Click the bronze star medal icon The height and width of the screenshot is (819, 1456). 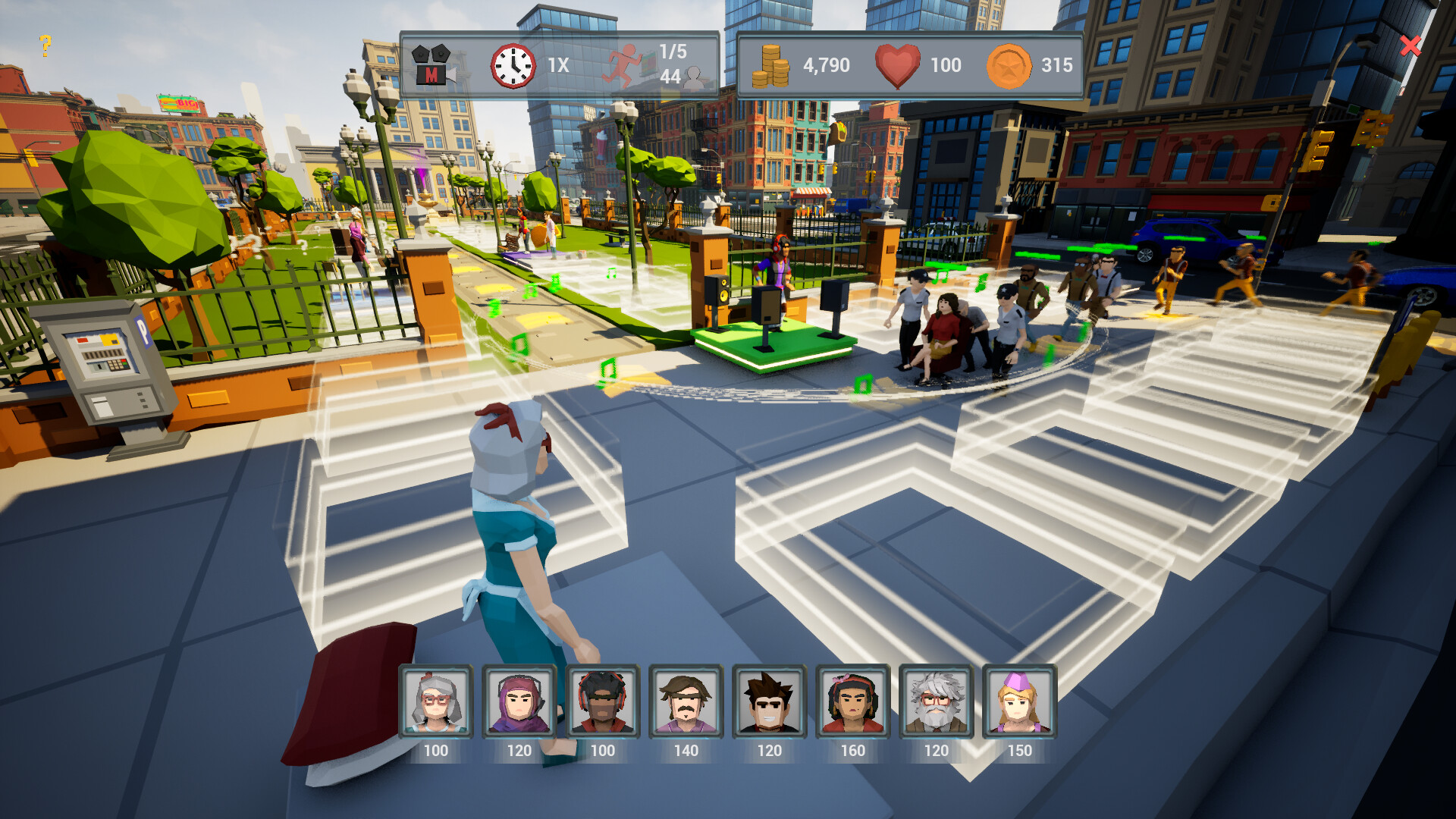1009,65
